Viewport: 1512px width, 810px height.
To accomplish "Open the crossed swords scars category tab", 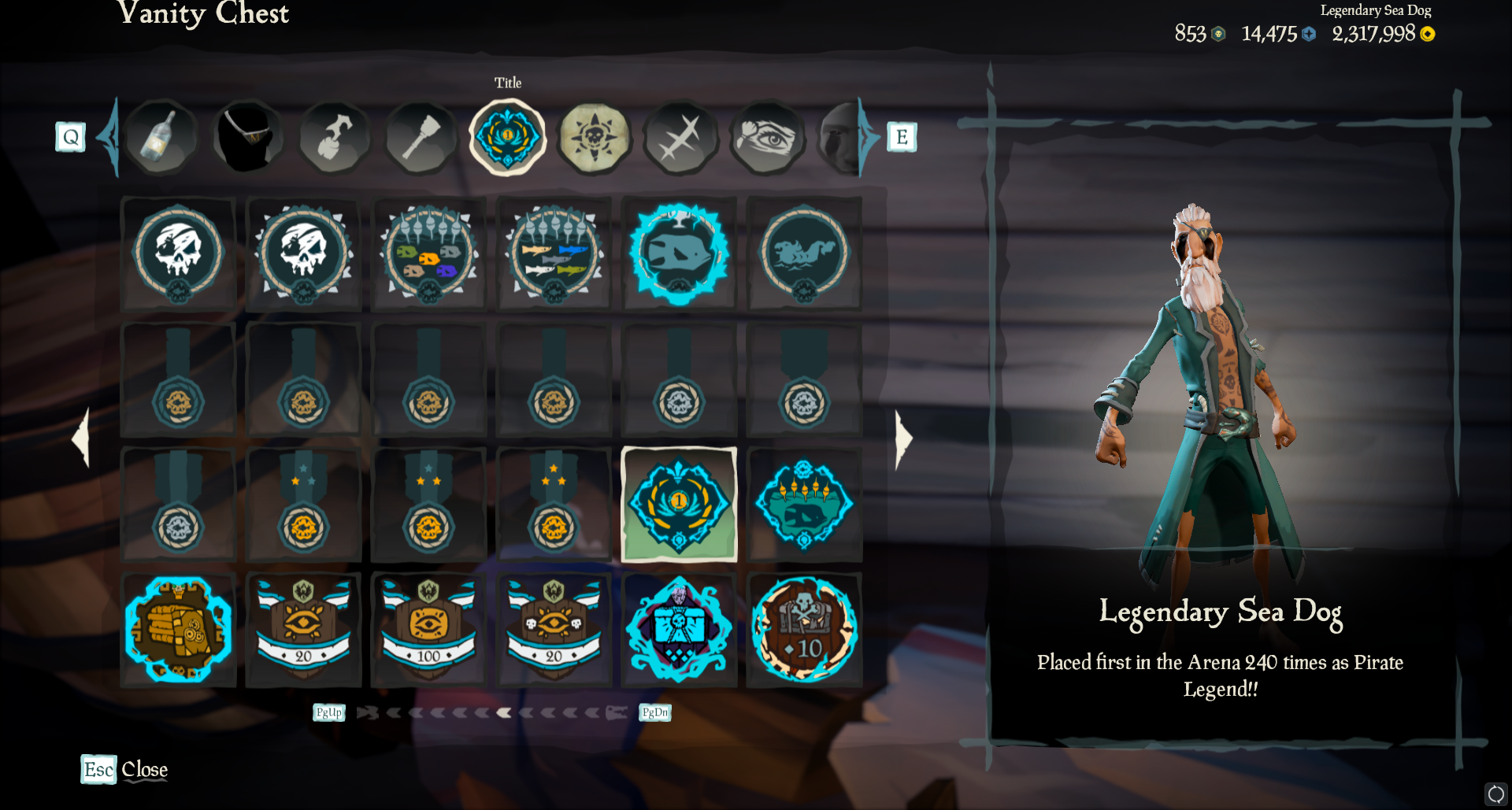I will click(680, 138).
